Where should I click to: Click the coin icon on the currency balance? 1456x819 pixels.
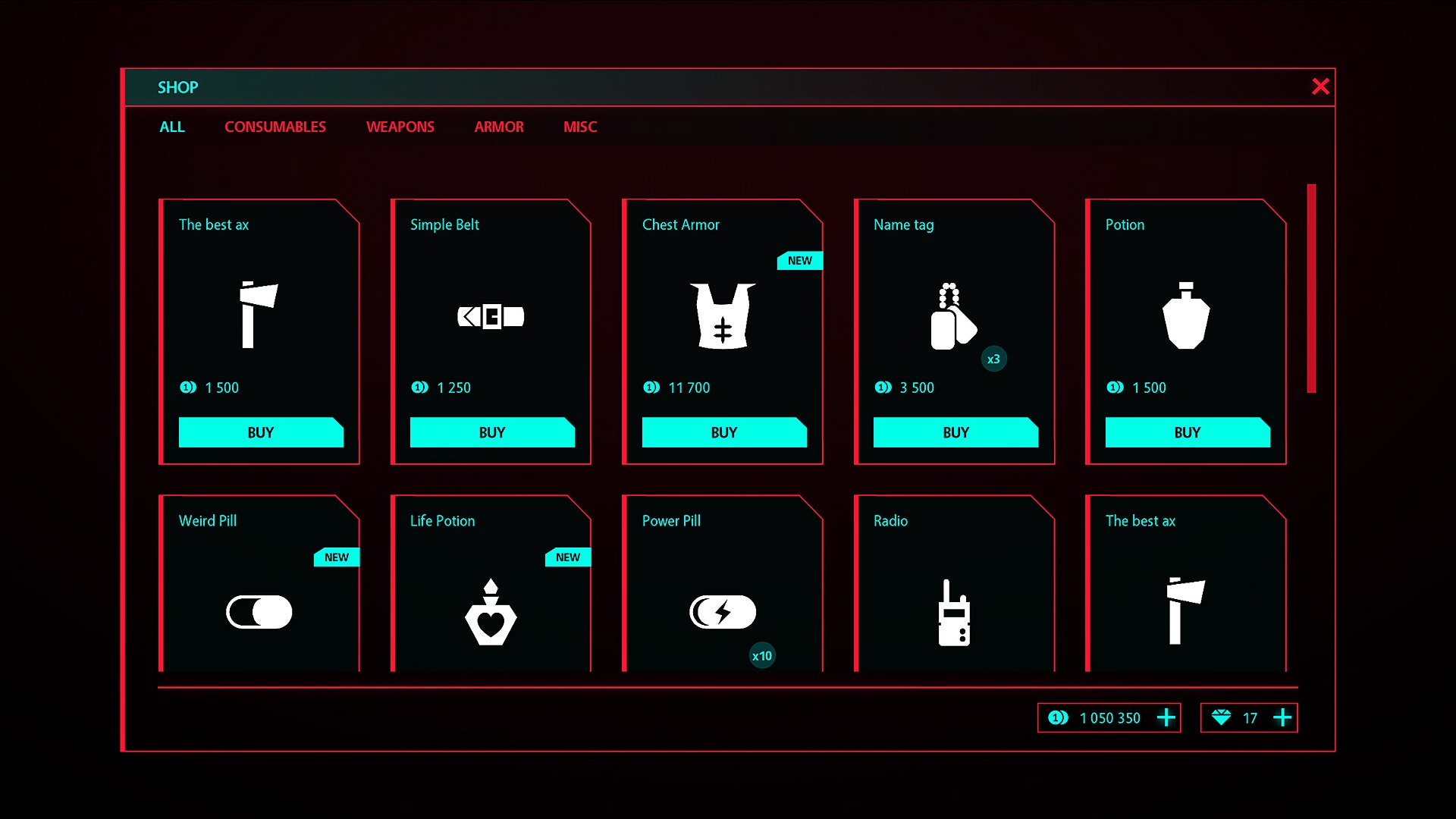tap(1059, 717)
